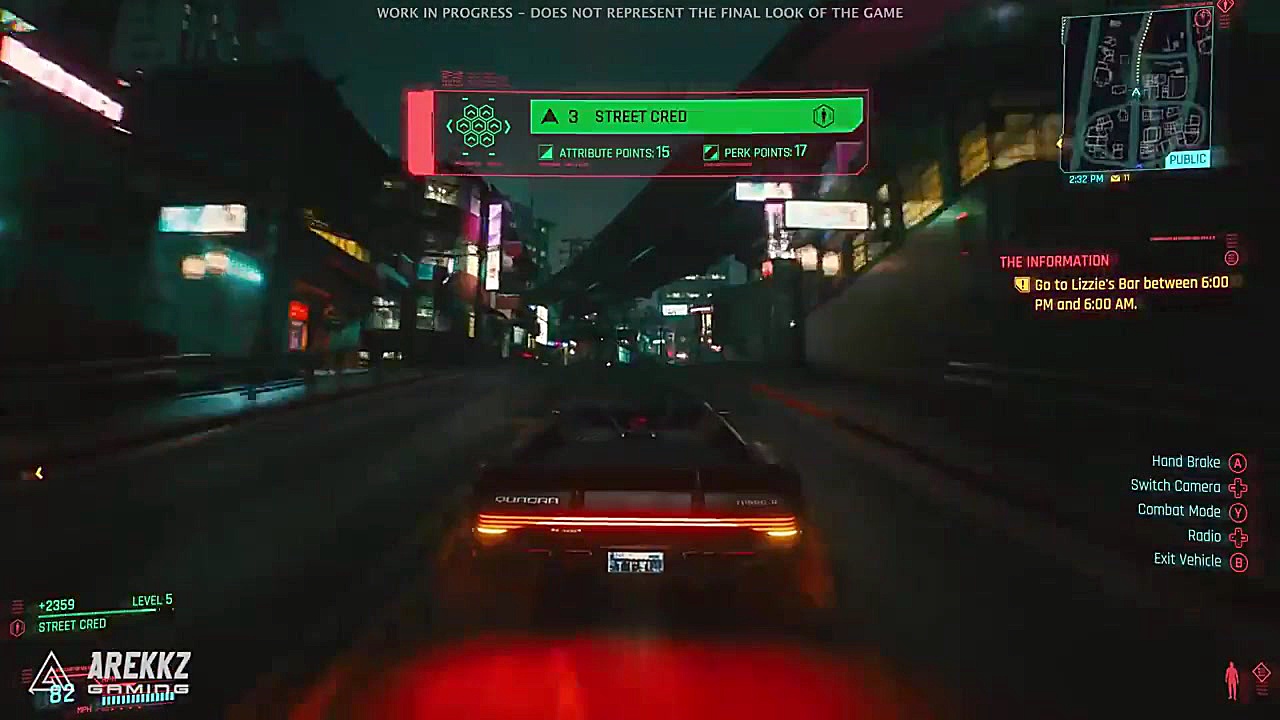Select the shield icon on the Street Cred banner
This screenshot has height=720, width=1280.
coord(822,116)
